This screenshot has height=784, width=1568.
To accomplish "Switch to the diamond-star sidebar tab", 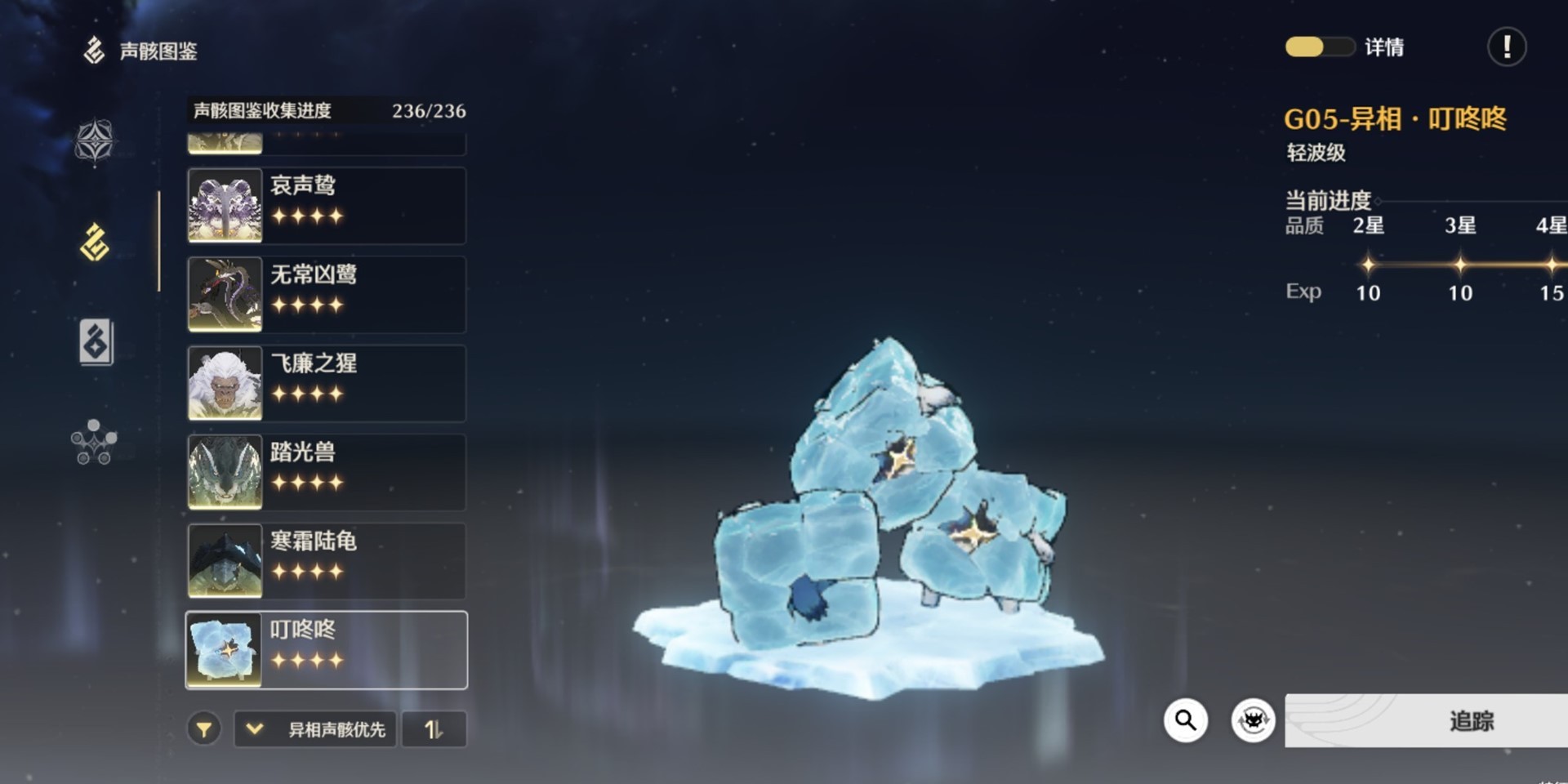I will (x=95, y=142).
